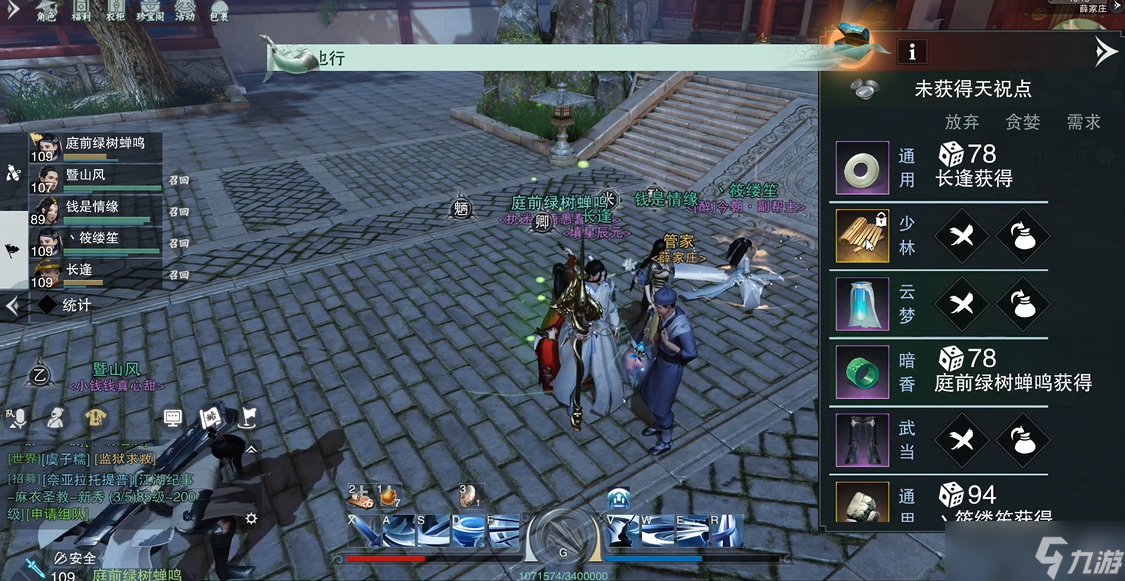Click the loot panel info button
Image resolution: width=1125 pixels, height=581 pixels.
pyautogui.click(x=911, y=51)
